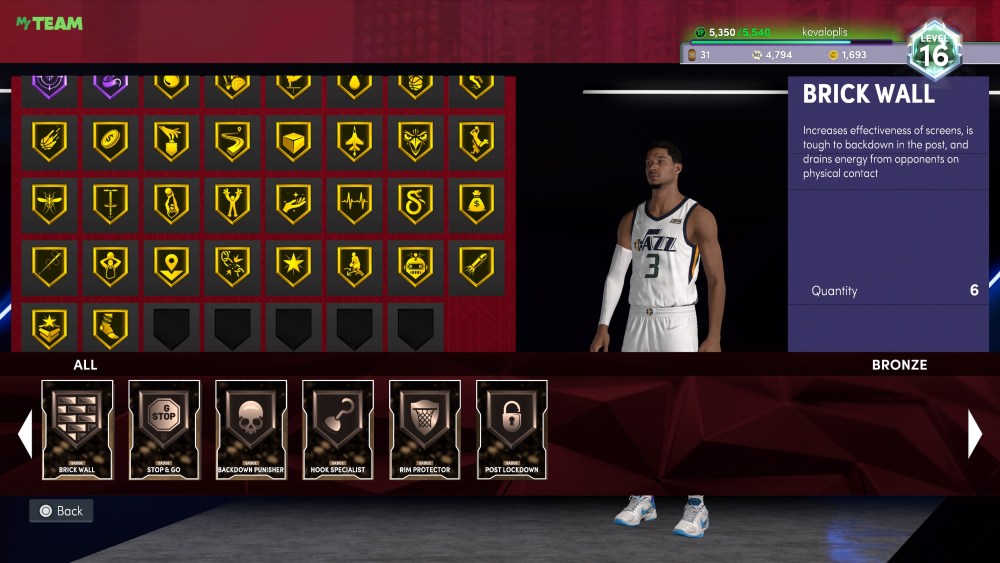Image resolution: width=1000 pixels, height=563 pixels.
Task: Select the gold money bag badge
Action: click(476, 203)
